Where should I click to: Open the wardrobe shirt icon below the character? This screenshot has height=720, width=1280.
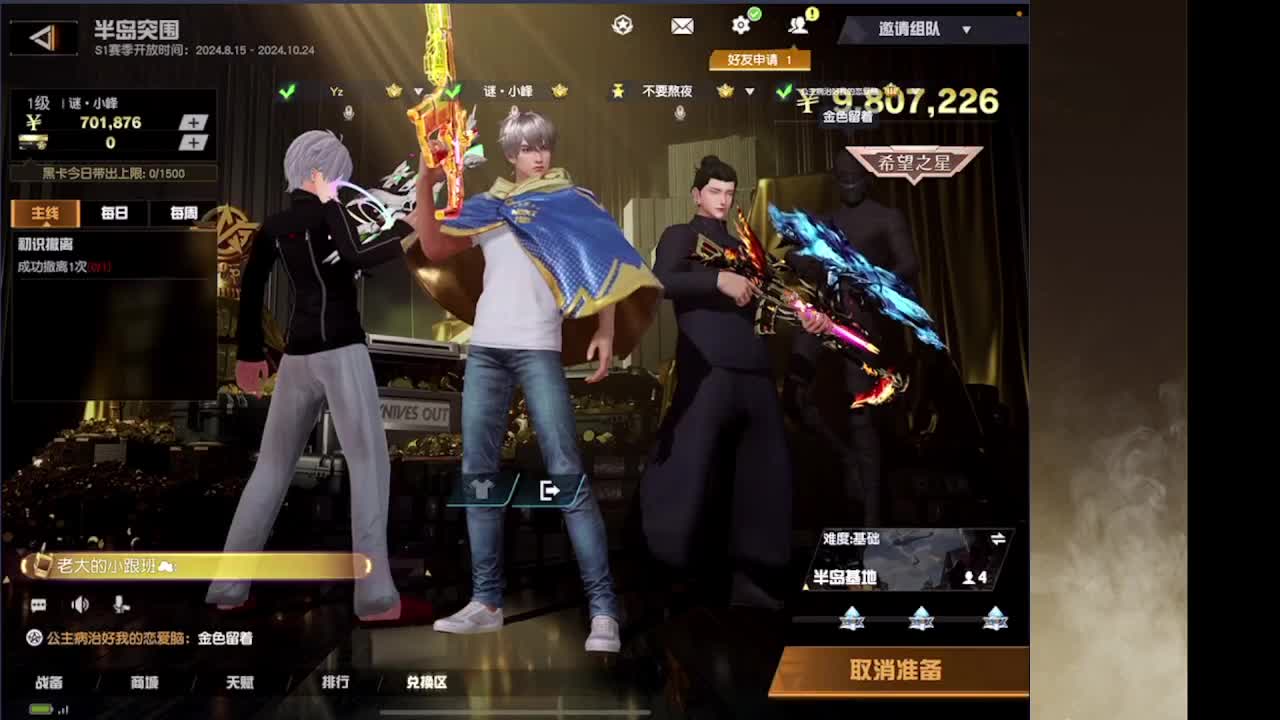(x=479, y=490)
